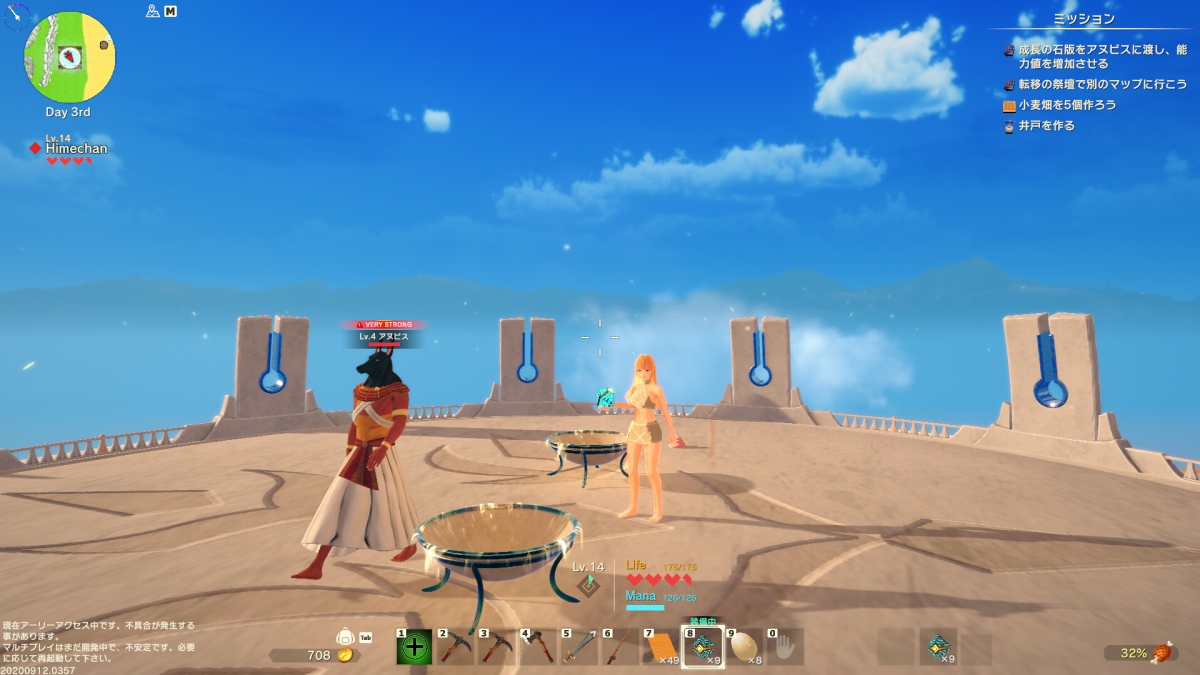Screen dimensions: 1200x675
Task: Select the green plus build slot
Action: [x=414, y=647]
